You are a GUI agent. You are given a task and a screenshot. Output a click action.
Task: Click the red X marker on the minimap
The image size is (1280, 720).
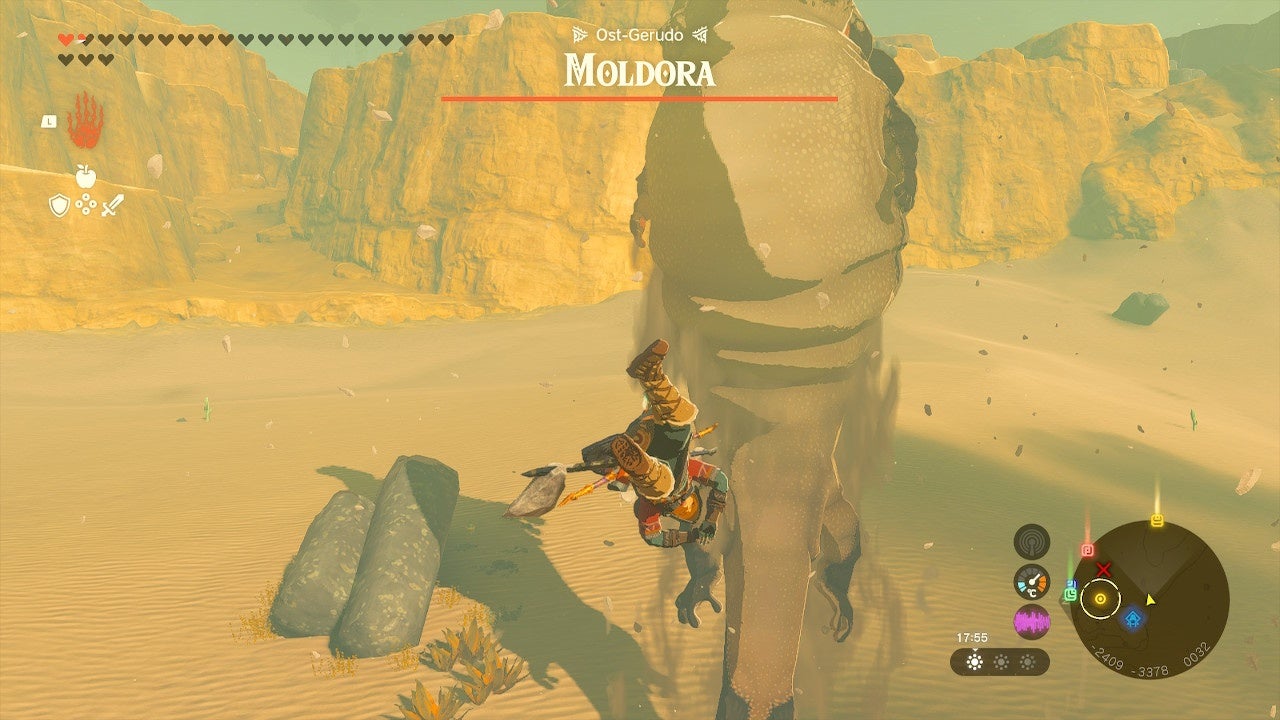1104,569
